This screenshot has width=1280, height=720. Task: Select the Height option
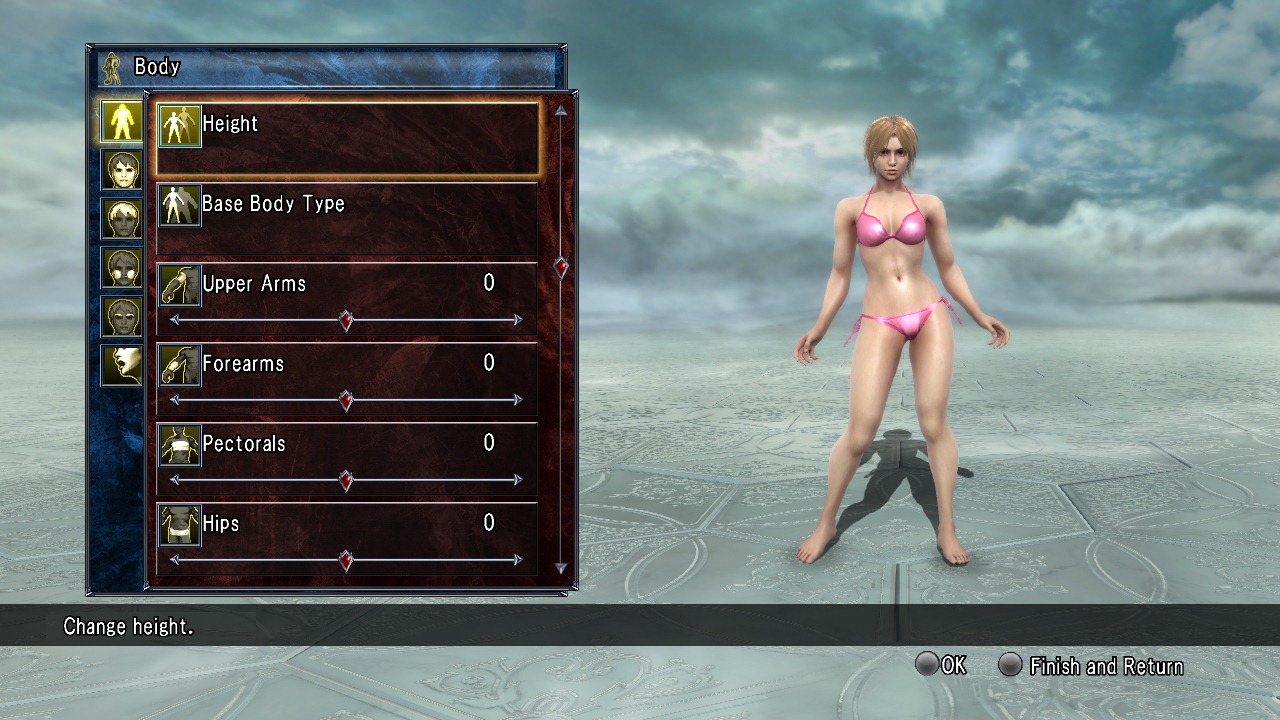point(347,137)
